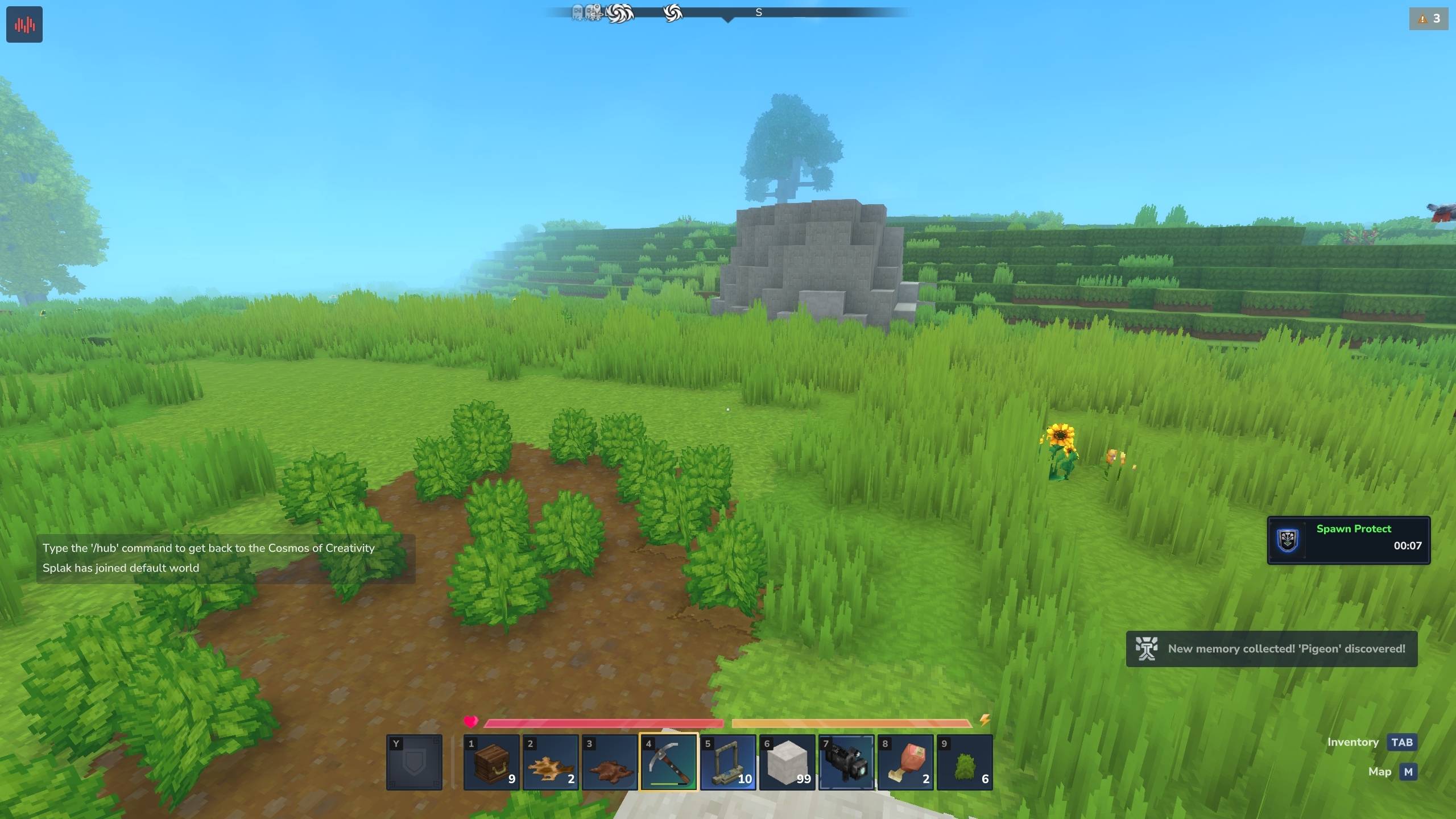Select the dark brown hide in slot 3
The image size is (1456, 819).
[610, 763]
